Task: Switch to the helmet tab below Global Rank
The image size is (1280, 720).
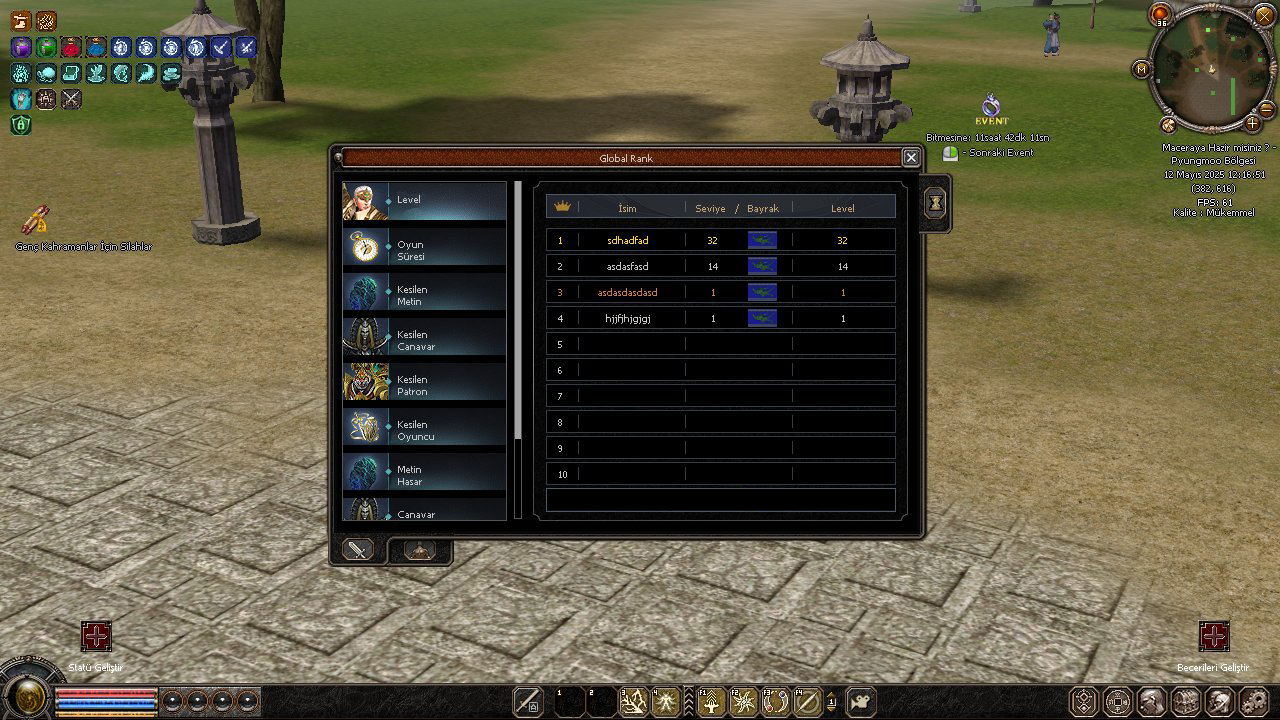Action: (x=419, y=548)
